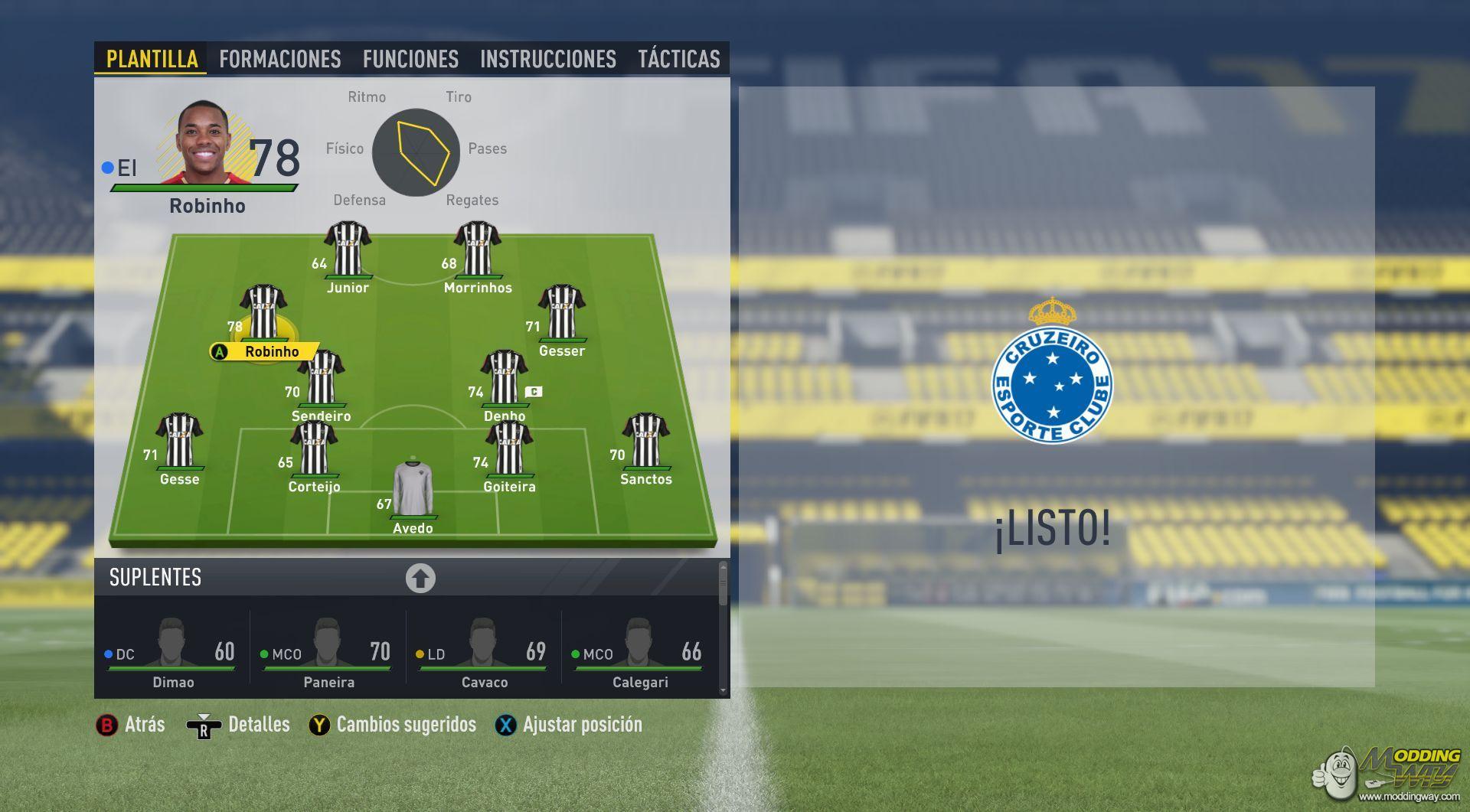Choose defender Goiteira
Viewport: 1470px width, 812px height.
[509, 449]
